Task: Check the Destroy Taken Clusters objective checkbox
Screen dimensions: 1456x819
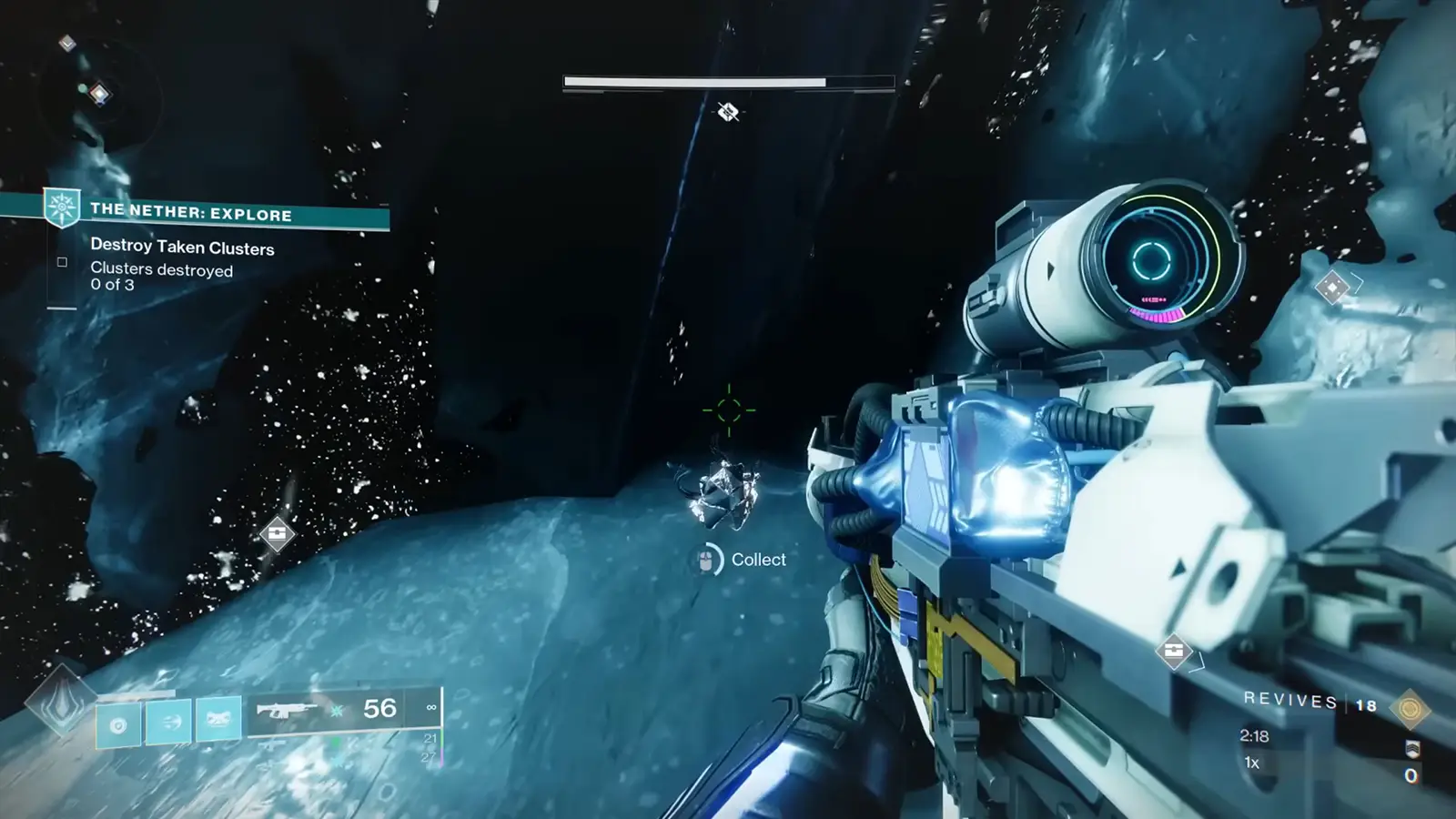Action: [x=62, y=261]
